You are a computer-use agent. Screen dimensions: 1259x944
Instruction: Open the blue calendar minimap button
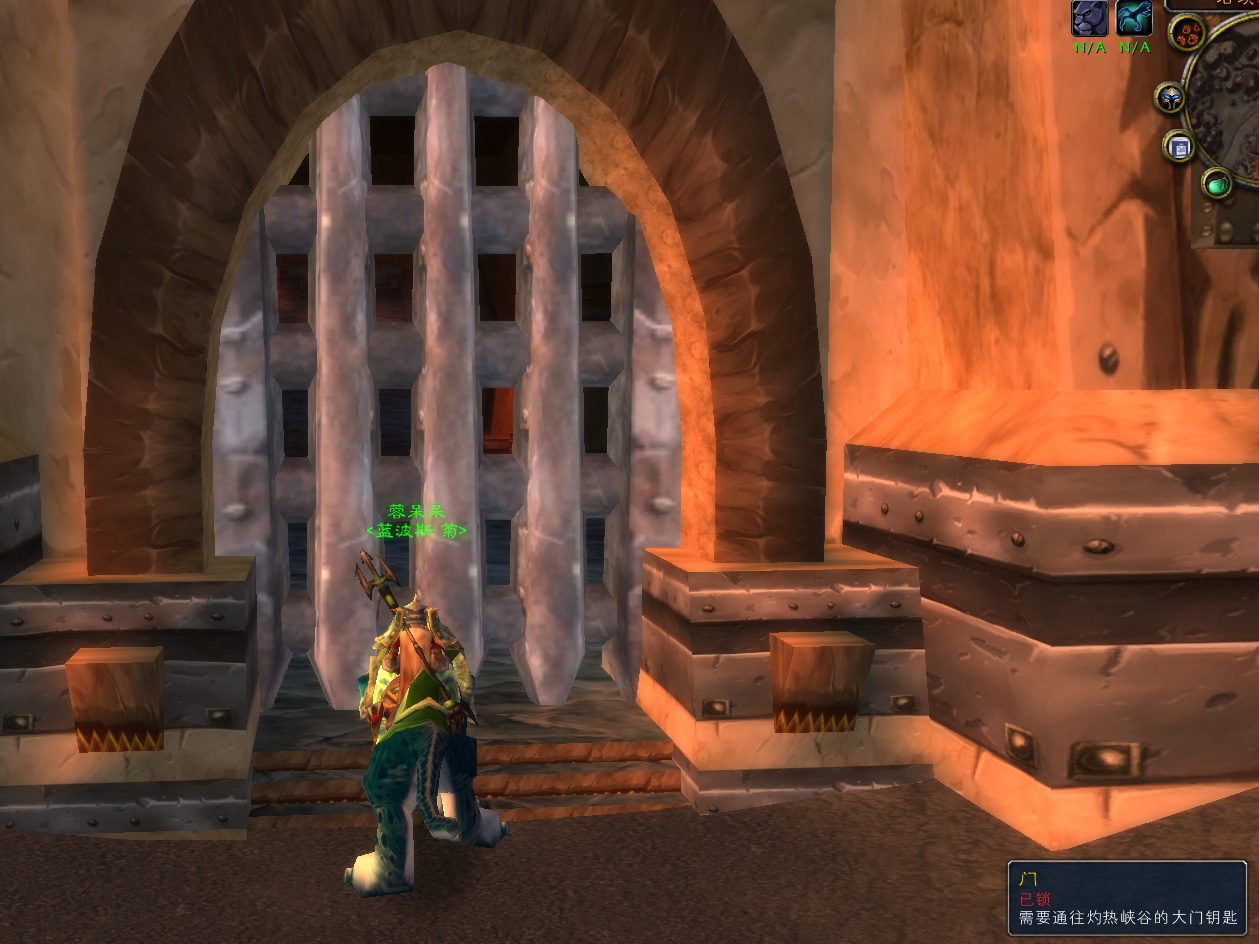[1180, 148]
